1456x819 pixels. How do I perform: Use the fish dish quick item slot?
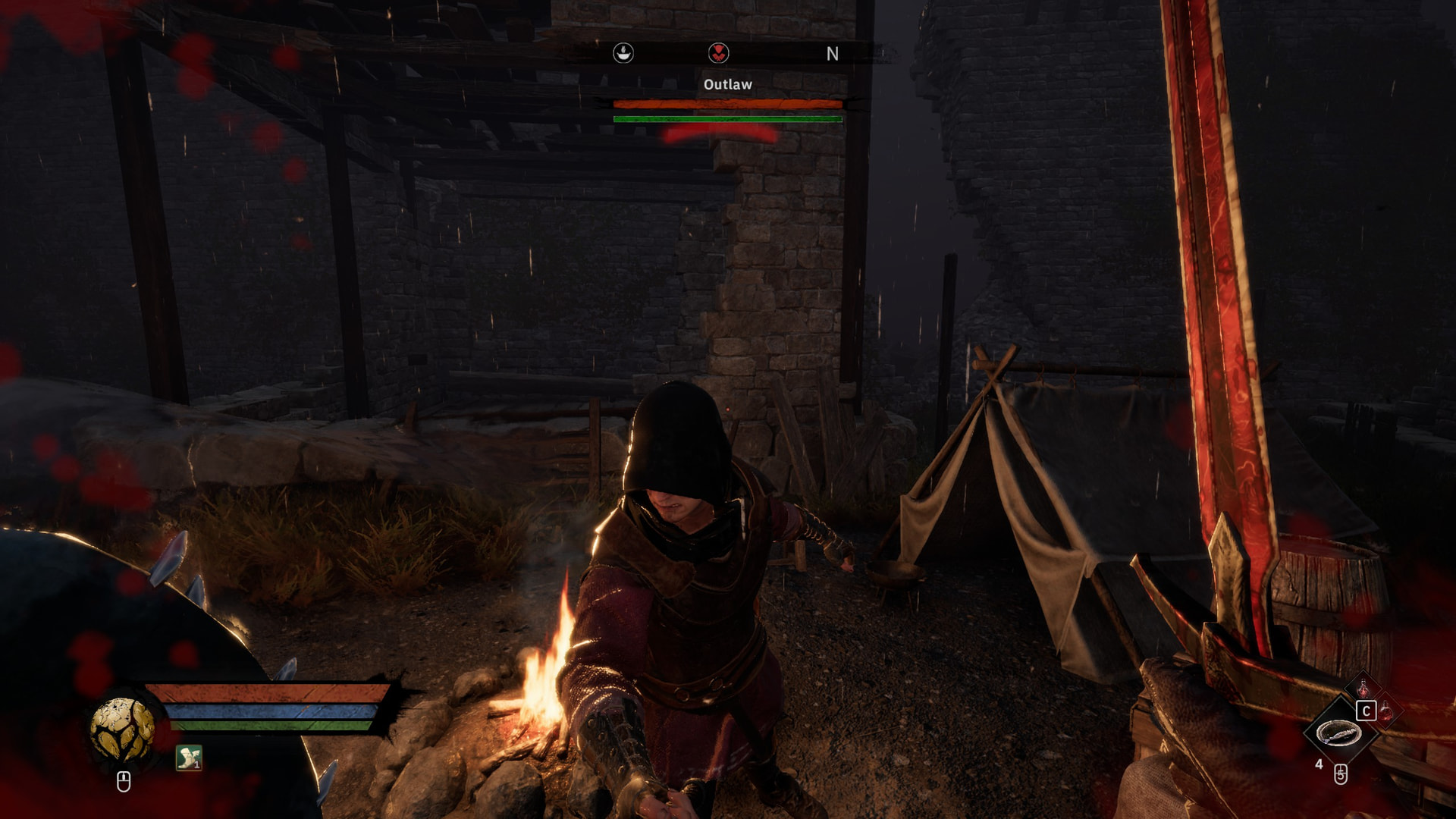coord(1338,733)
